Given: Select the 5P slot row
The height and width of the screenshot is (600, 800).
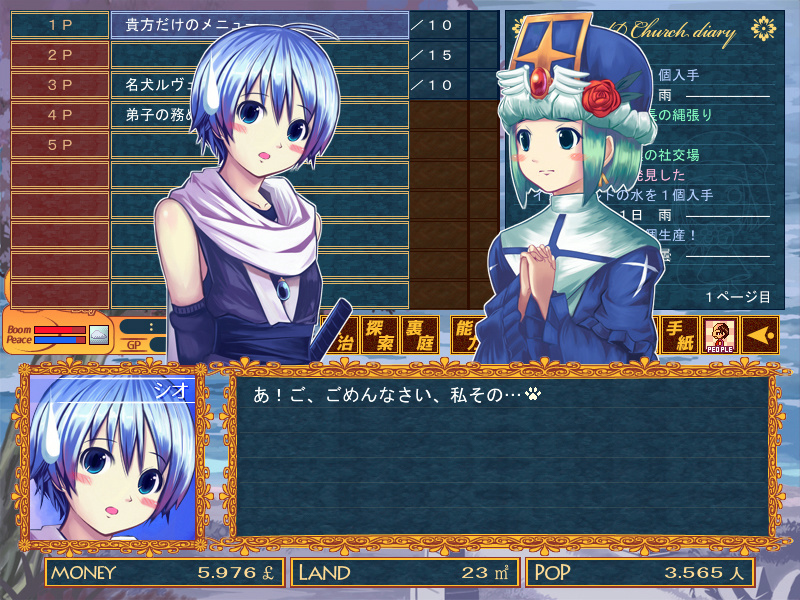Looking at the screenshot, I should click(x=60, y=145).
